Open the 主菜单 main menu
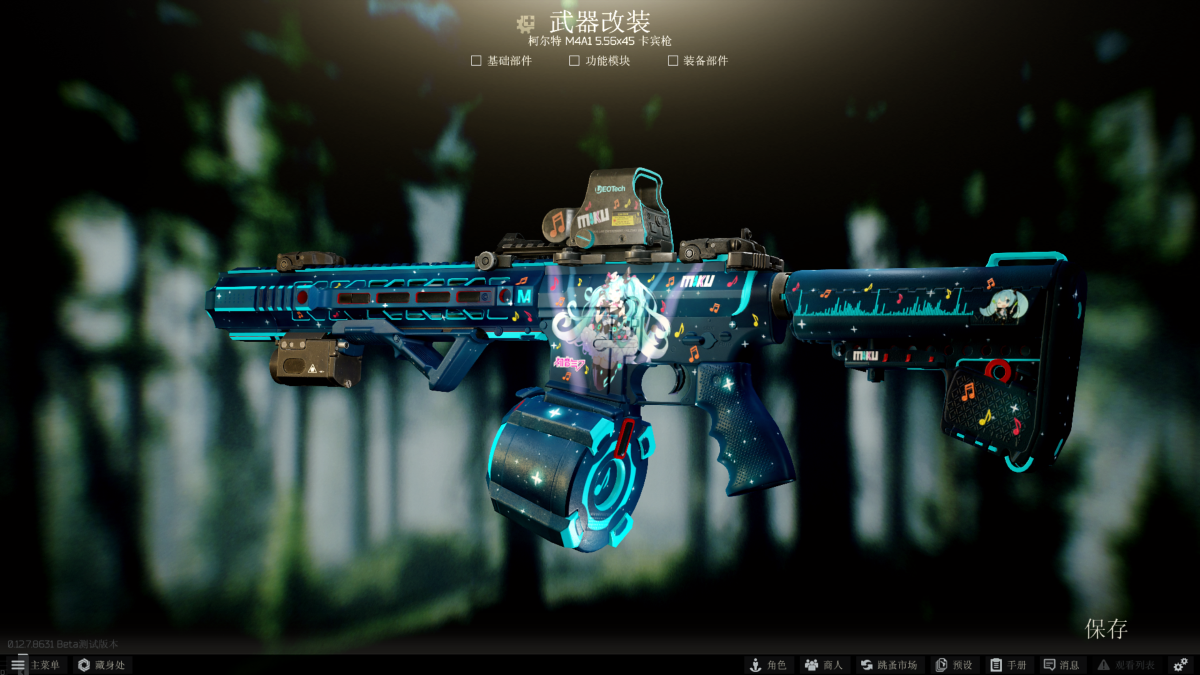 tap(35, 665)
